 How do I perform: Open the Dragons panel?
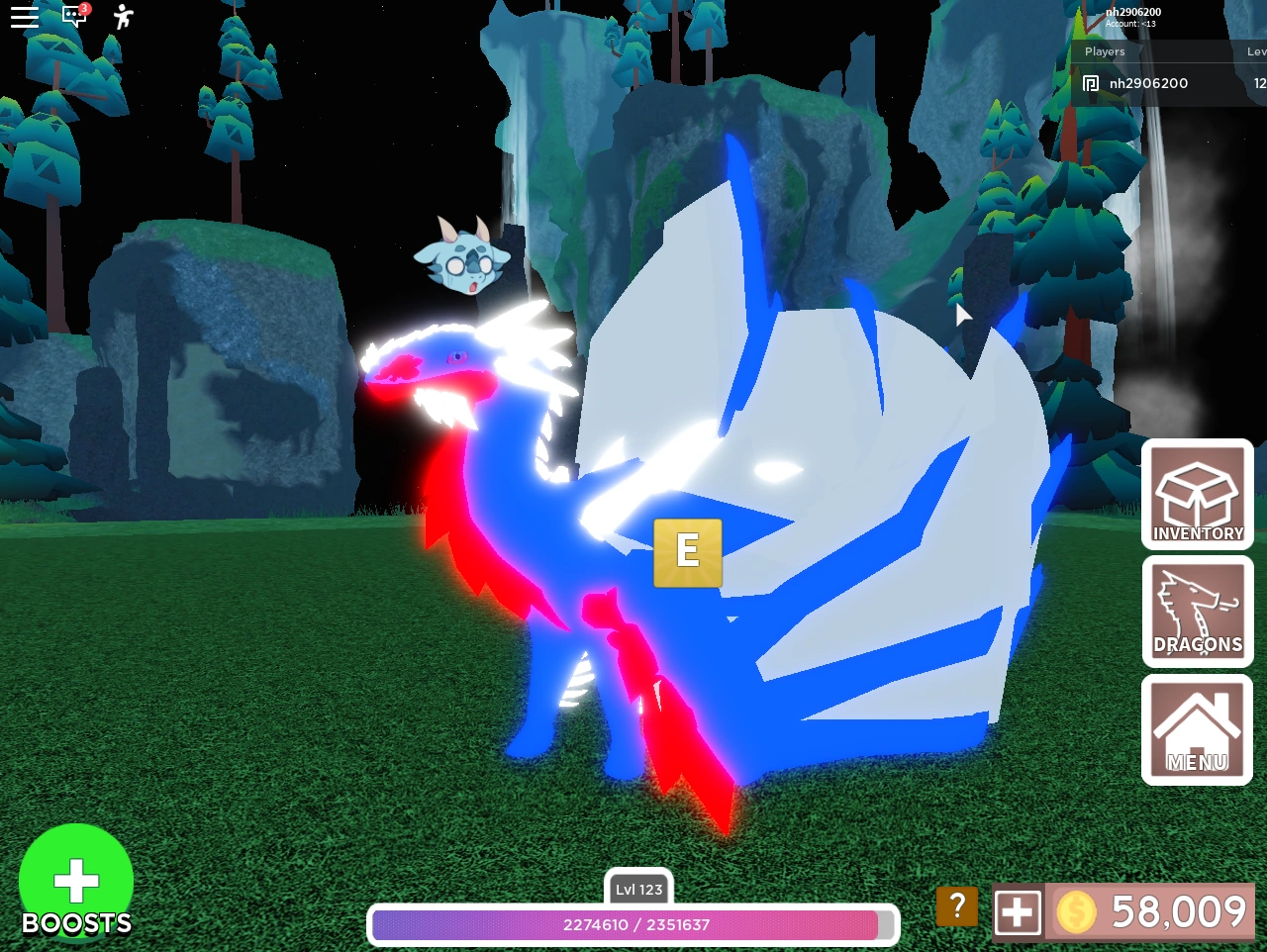(x=1197, y=611)
